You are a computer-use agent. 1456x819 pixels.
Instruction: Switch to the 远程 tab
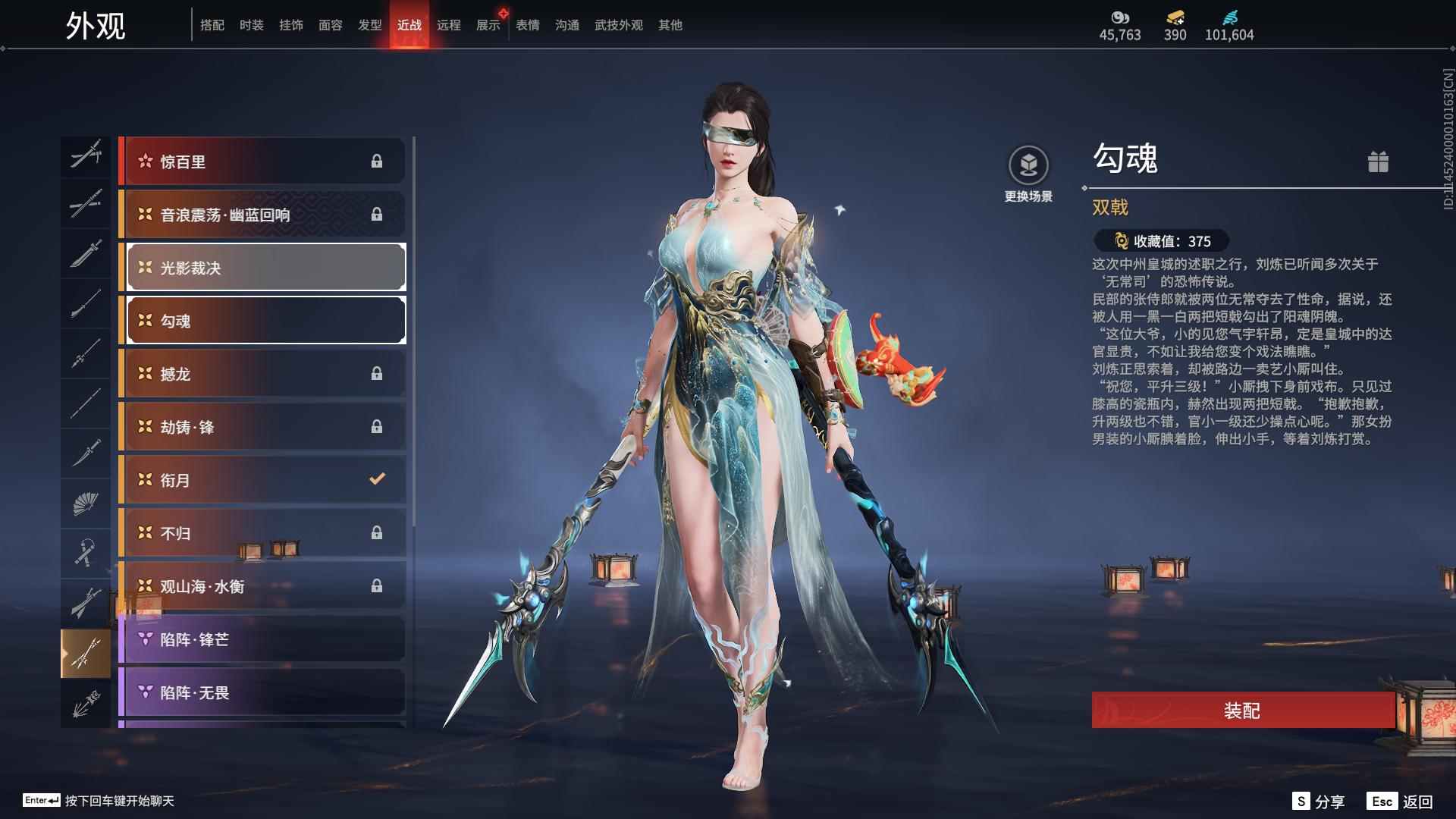(x=448, y=25)
